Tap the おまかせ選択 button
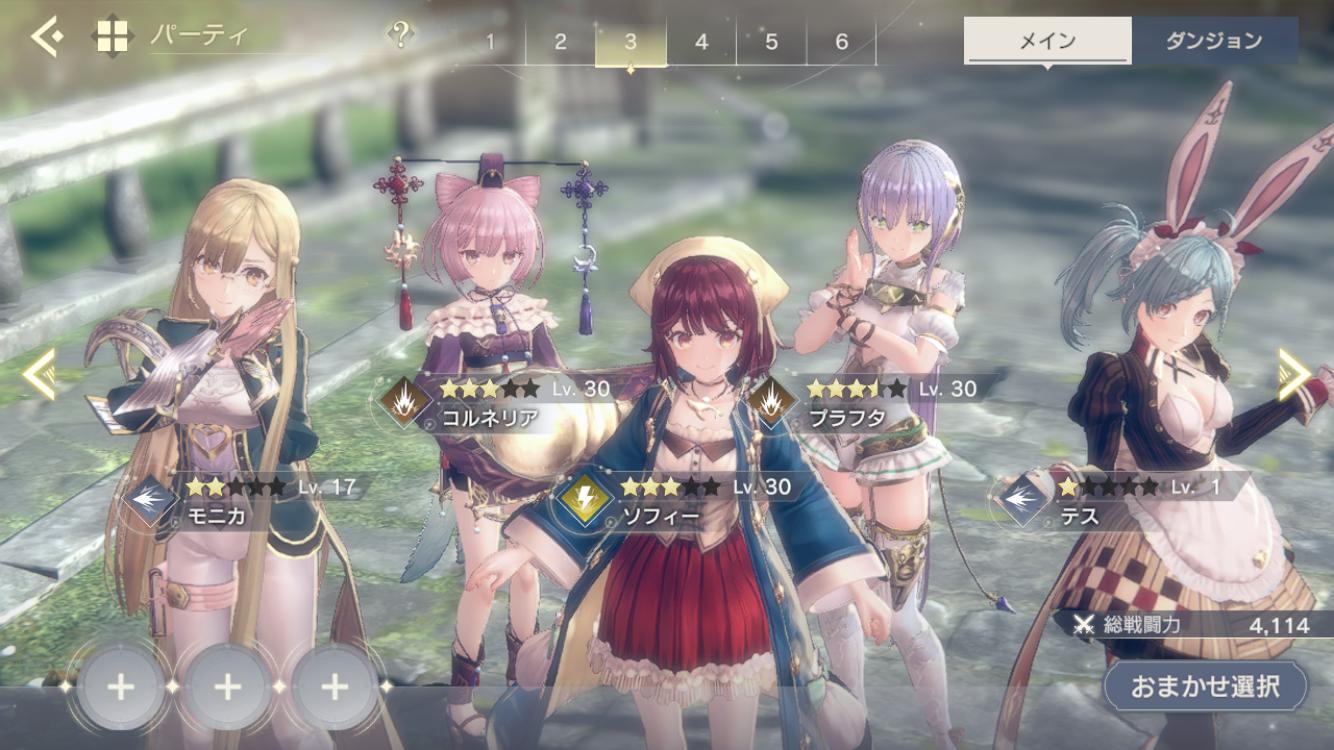1334x750 pixels. (1205, 687)
